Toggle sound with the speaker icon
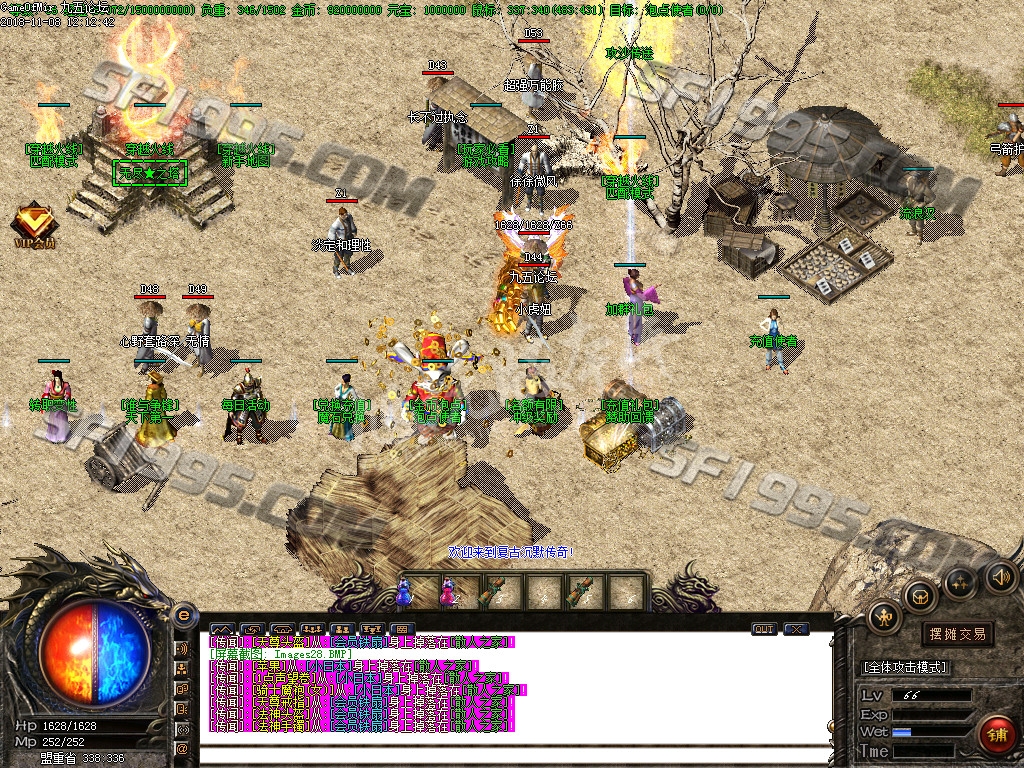The width and height of the screenshot is (1024, 768). pos(1000,576)
